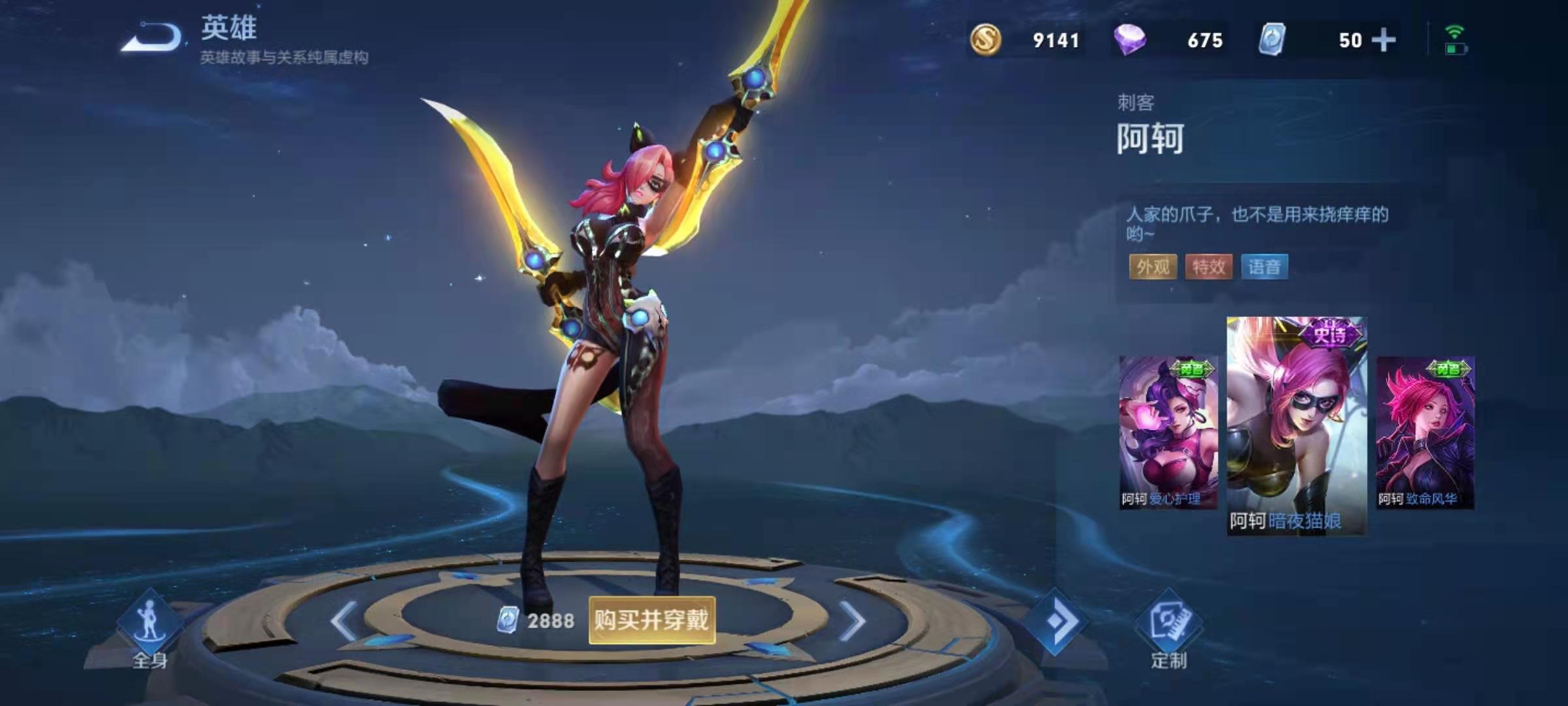Select the 爱心护理 skin thumbnail
This screenshot has height=706, width=1568.
click(x=1168, y=433)
